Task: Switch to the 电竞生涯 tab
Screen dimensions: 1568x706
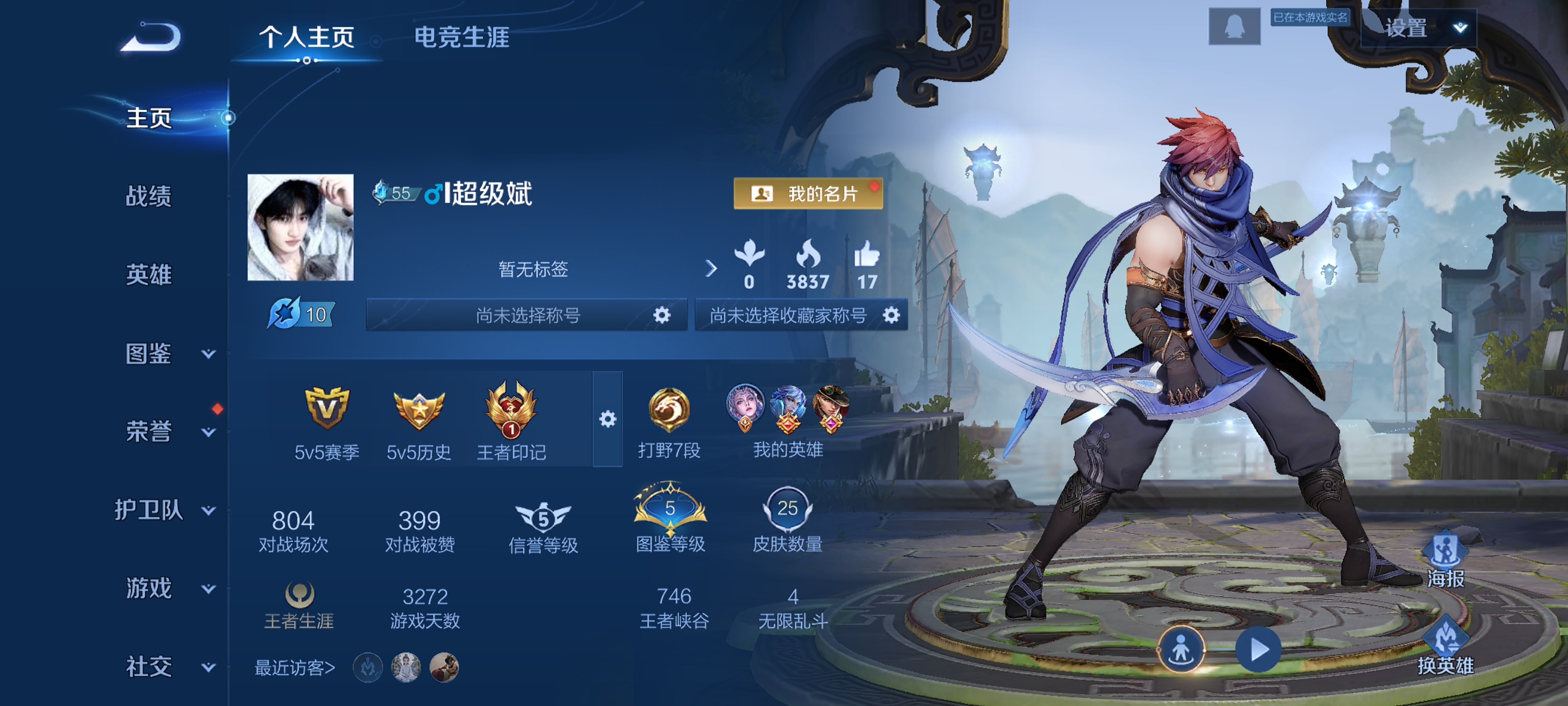Action: 462,37
